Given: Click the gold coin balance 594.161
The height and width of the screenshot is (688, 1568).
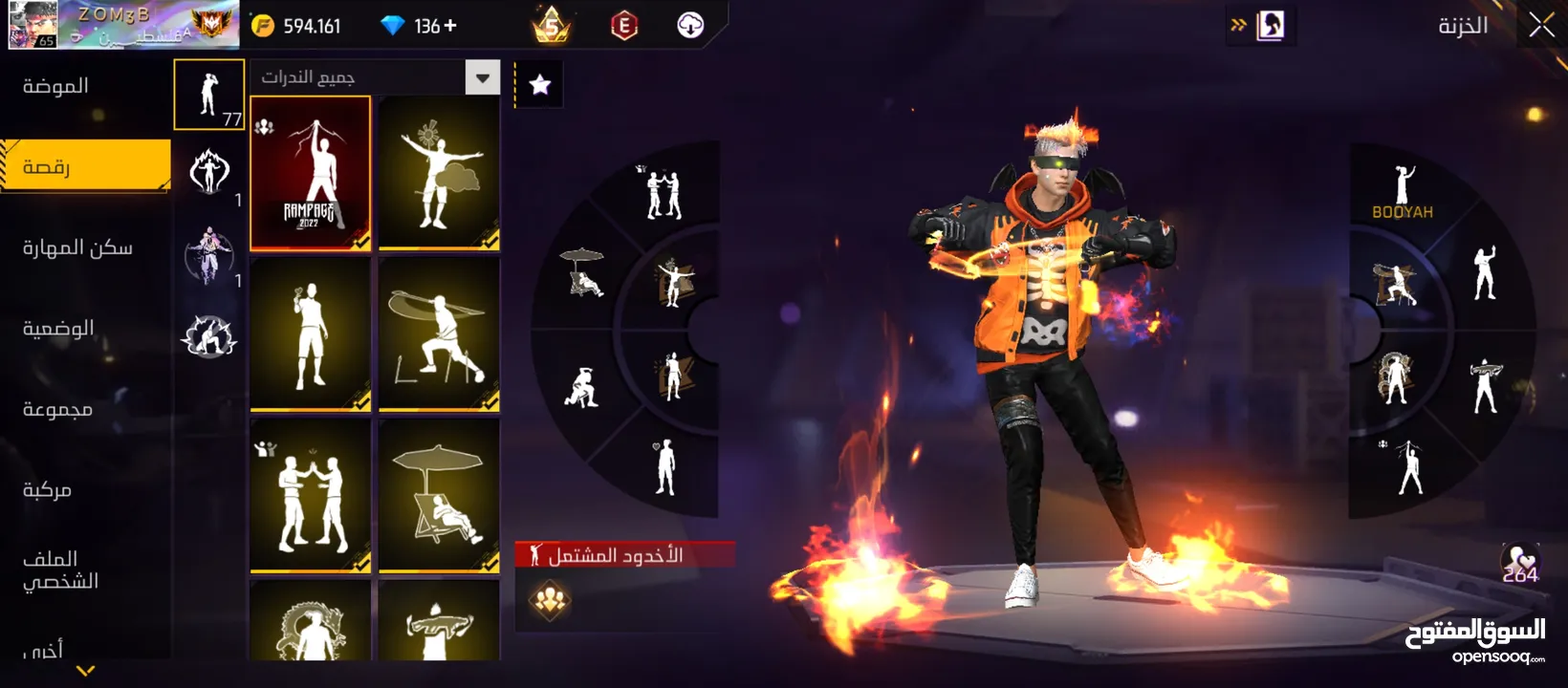Looking at the screenshot, I should click(x=296, y=26).
